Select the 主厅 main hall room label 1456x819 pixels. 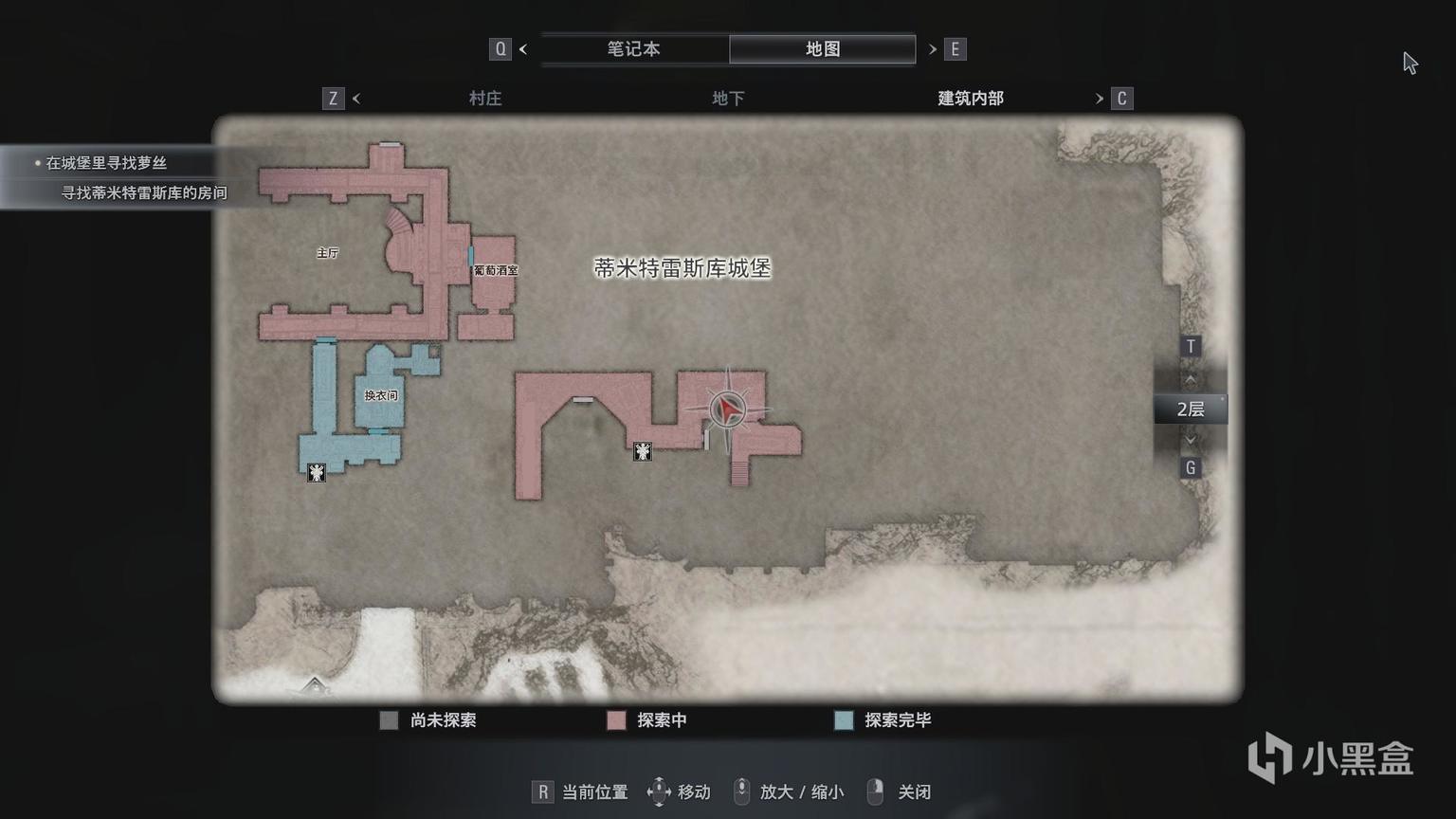click(x=328, y=253)
